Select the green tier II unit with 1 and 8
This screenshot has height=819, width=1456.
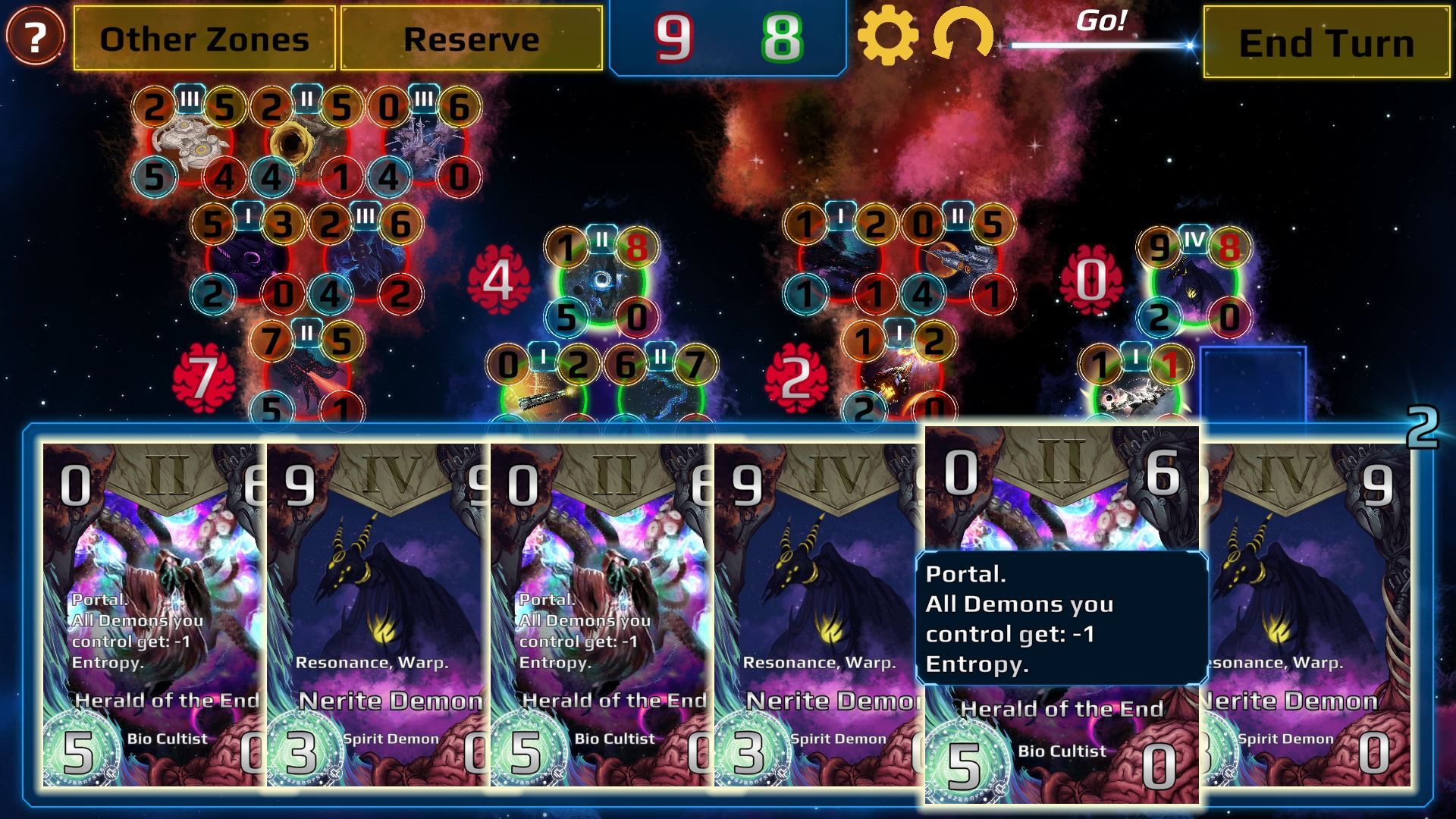[601, 282]
